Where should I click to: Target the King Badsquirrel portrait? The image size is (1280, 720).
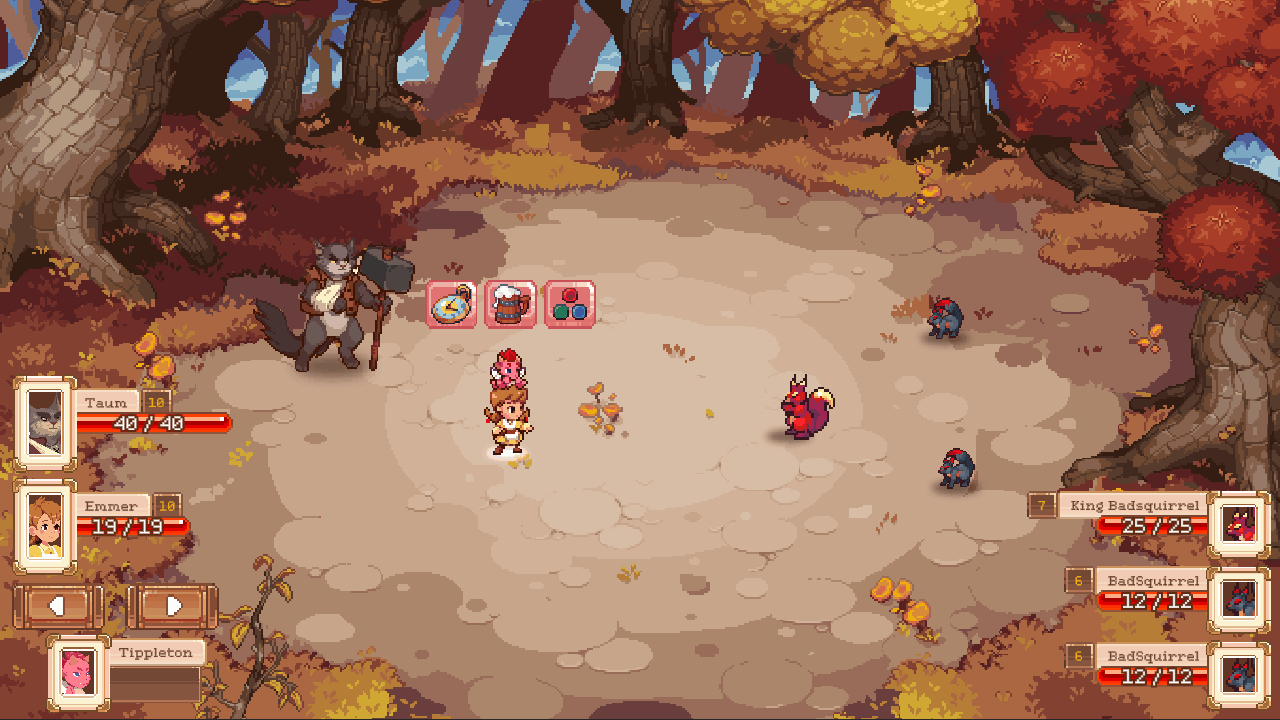1239,524
